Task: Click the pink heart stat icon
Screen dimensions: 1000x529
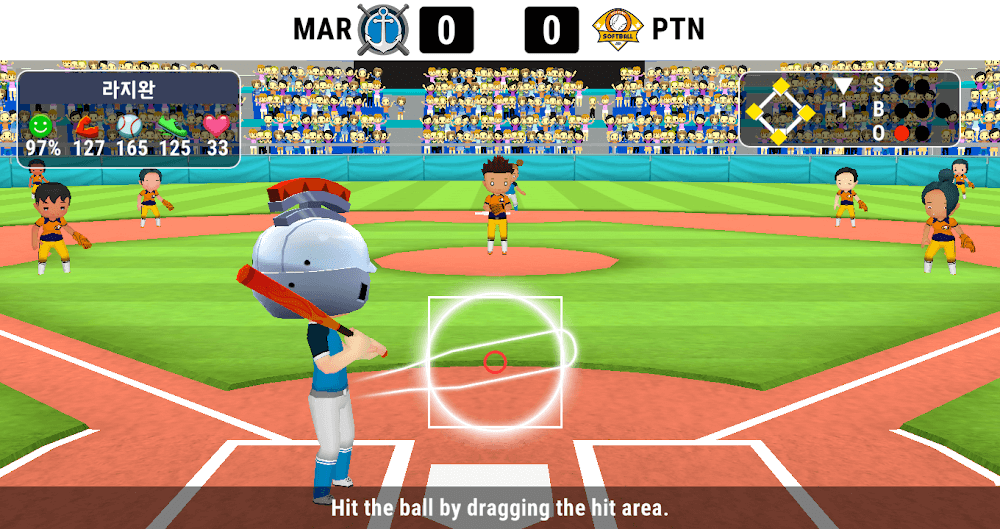Action: point(216,126)
